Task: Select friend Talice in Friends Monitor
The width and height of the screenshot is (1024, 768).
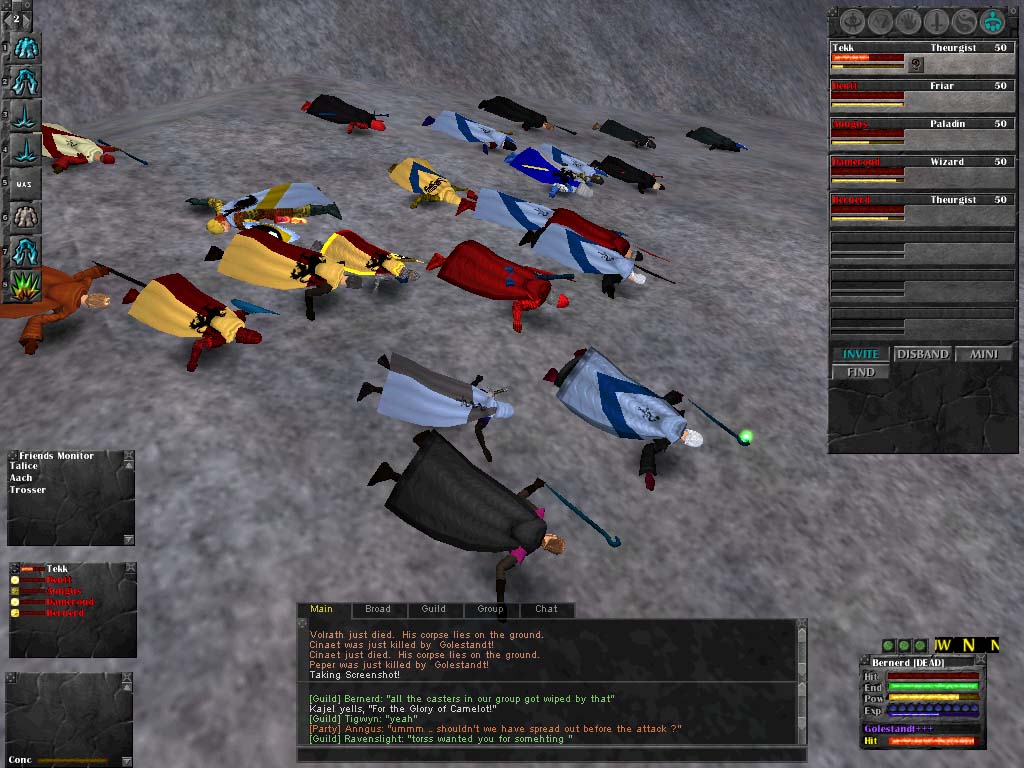Action: pyautogui.click(x=24, y=466)
